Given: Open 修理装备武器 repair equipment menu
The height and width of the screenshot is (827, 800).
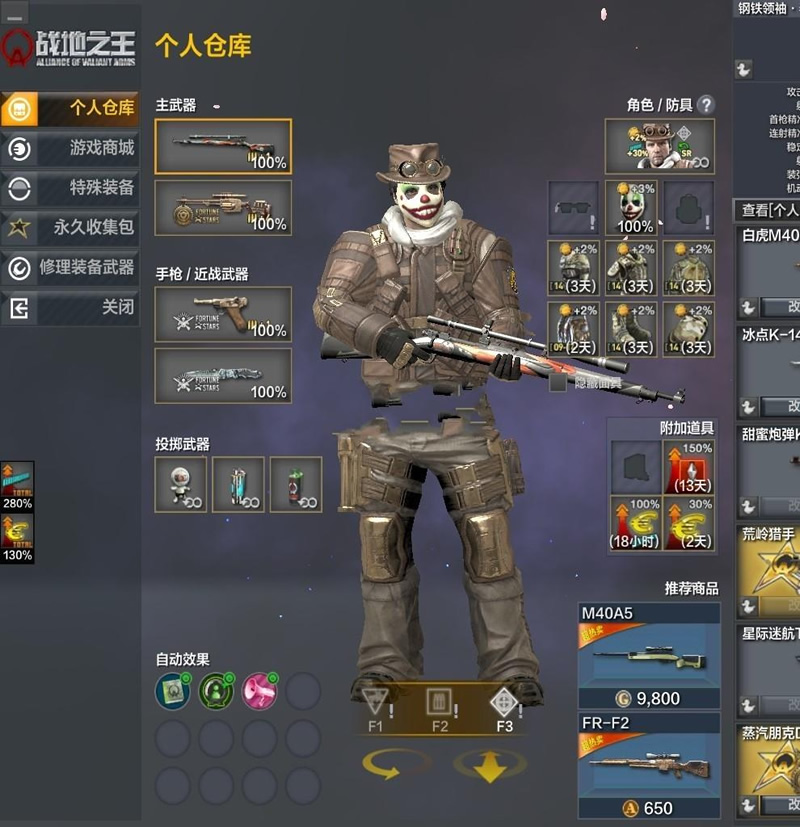Looking at the screenshot, I should (x=70, y=268).
